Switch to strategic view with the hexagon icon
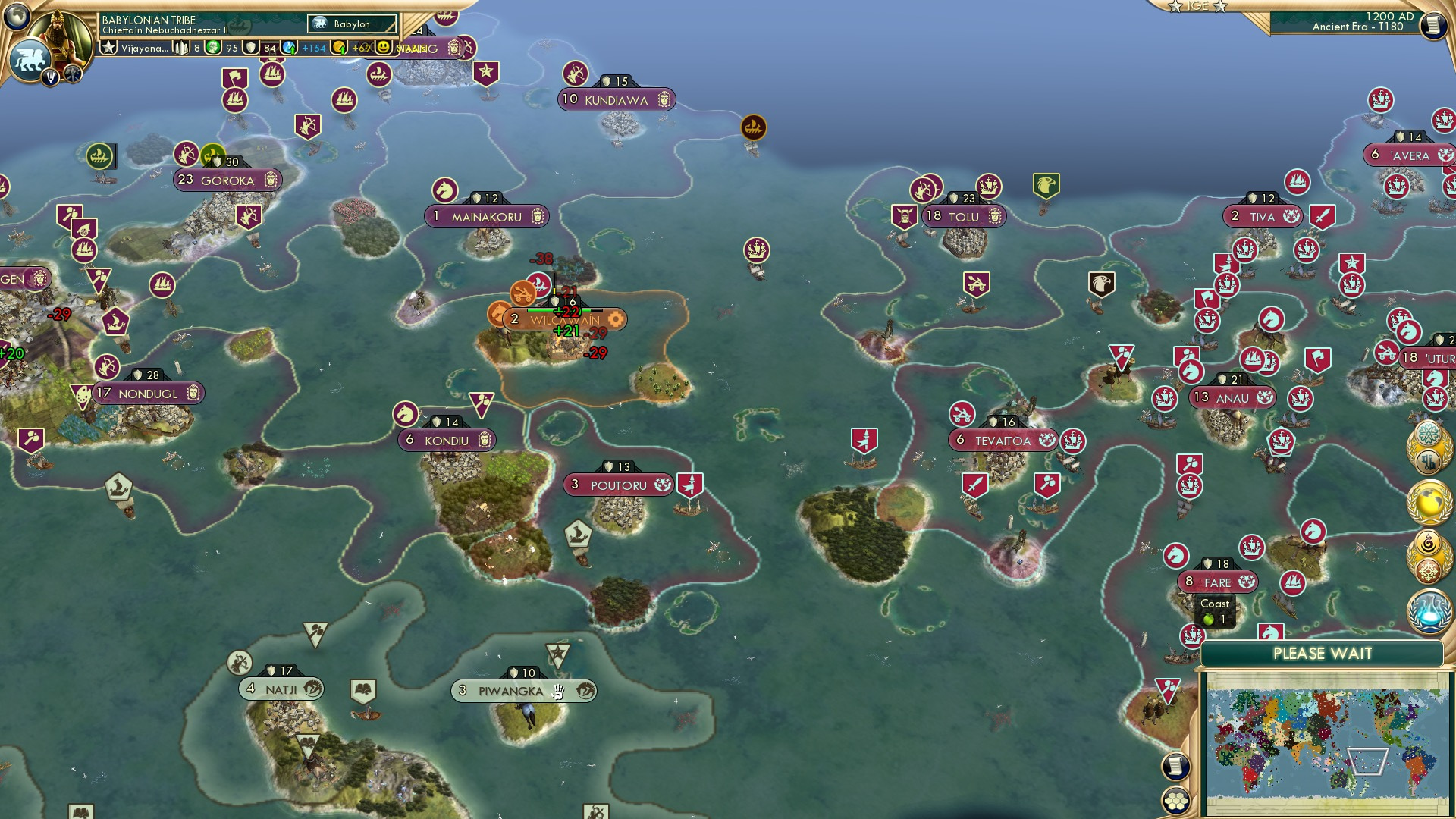Screen dimensions: 1456x819 1176,801
